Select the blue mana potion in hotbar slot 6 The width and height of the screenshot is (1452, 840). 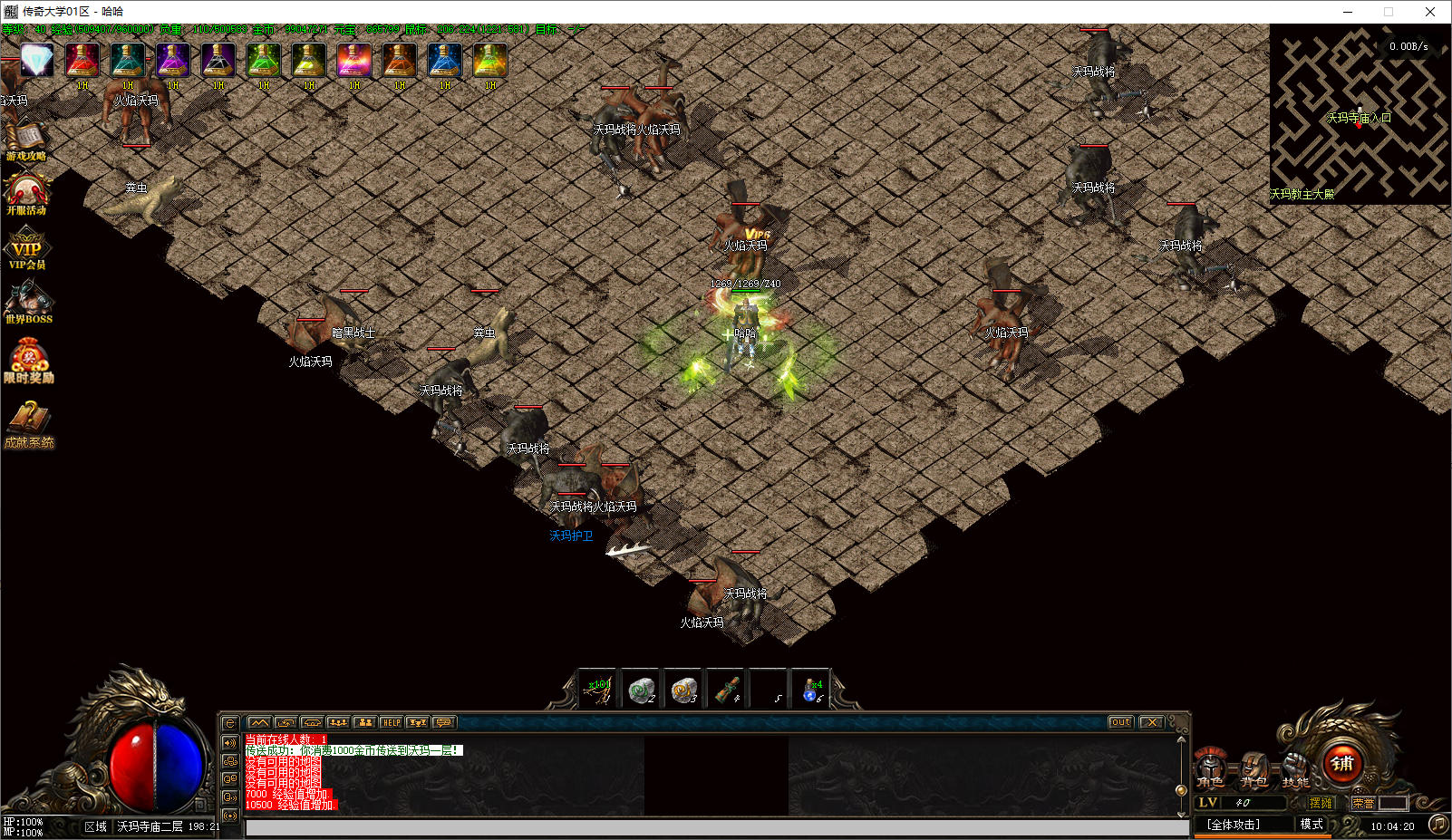coord(812,690)
